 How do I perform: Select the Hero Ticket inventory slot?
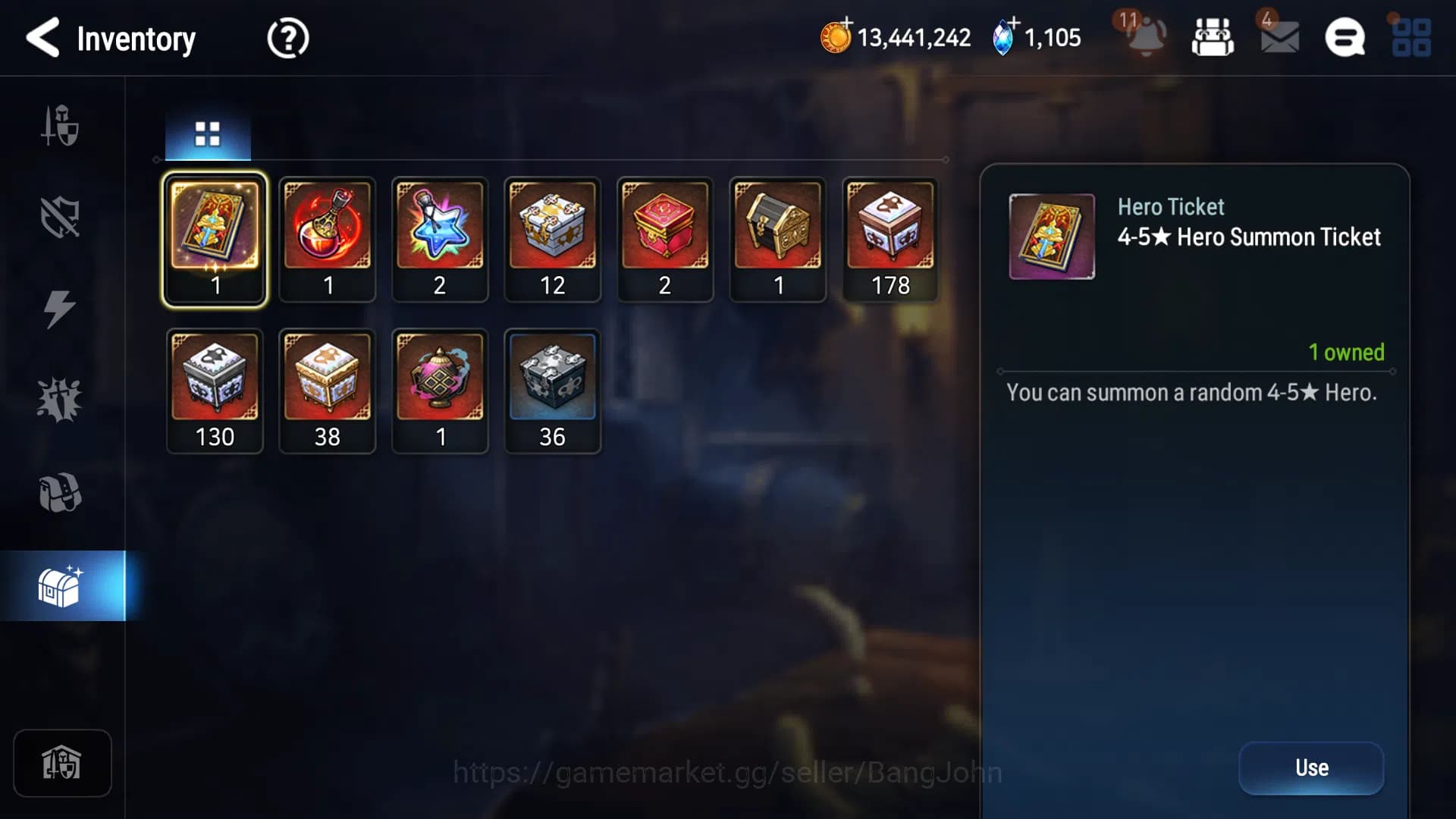[x=215, y=239]
